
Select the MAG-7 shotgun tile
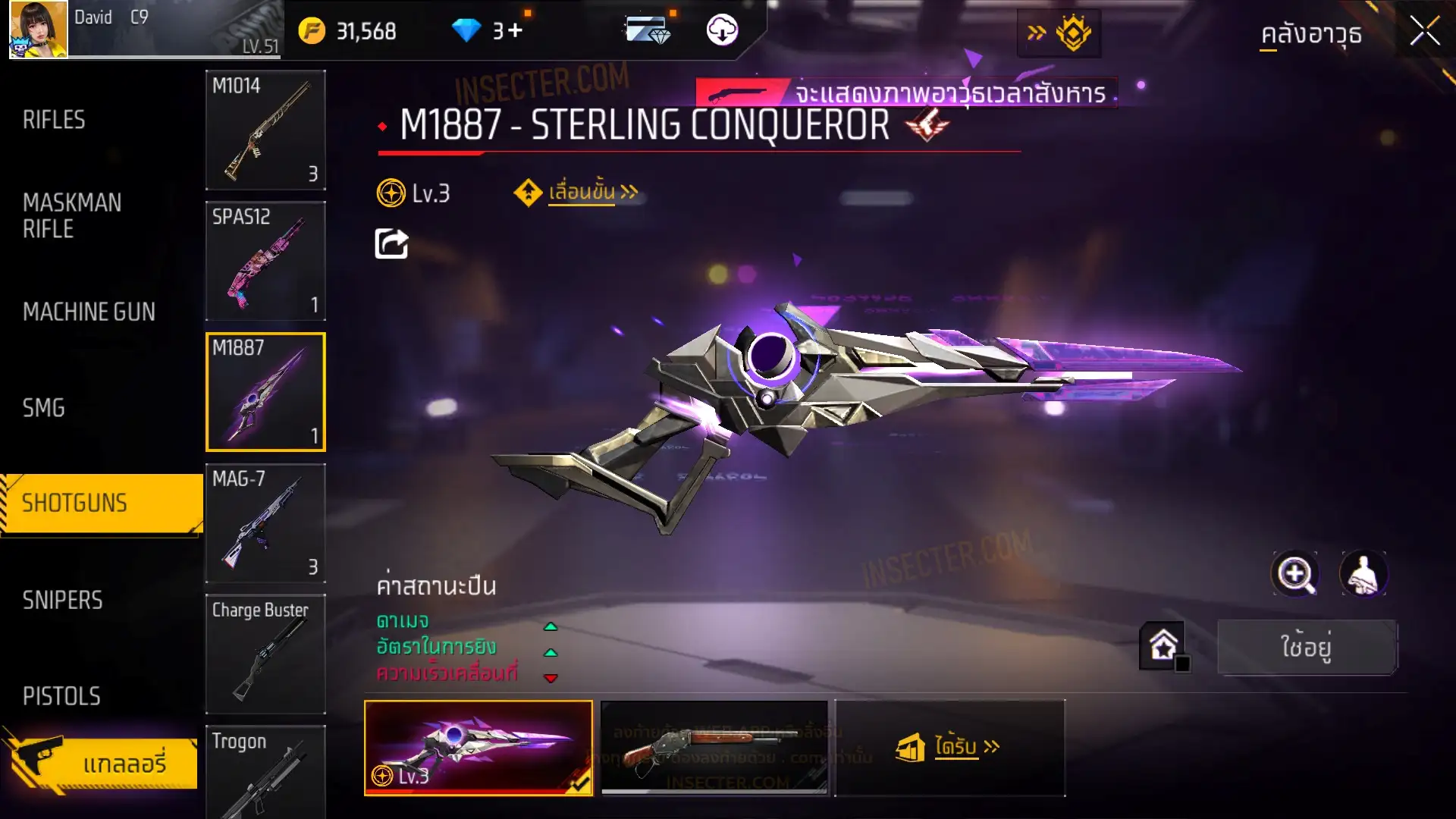pyautogui.click(x=265, y=523)
